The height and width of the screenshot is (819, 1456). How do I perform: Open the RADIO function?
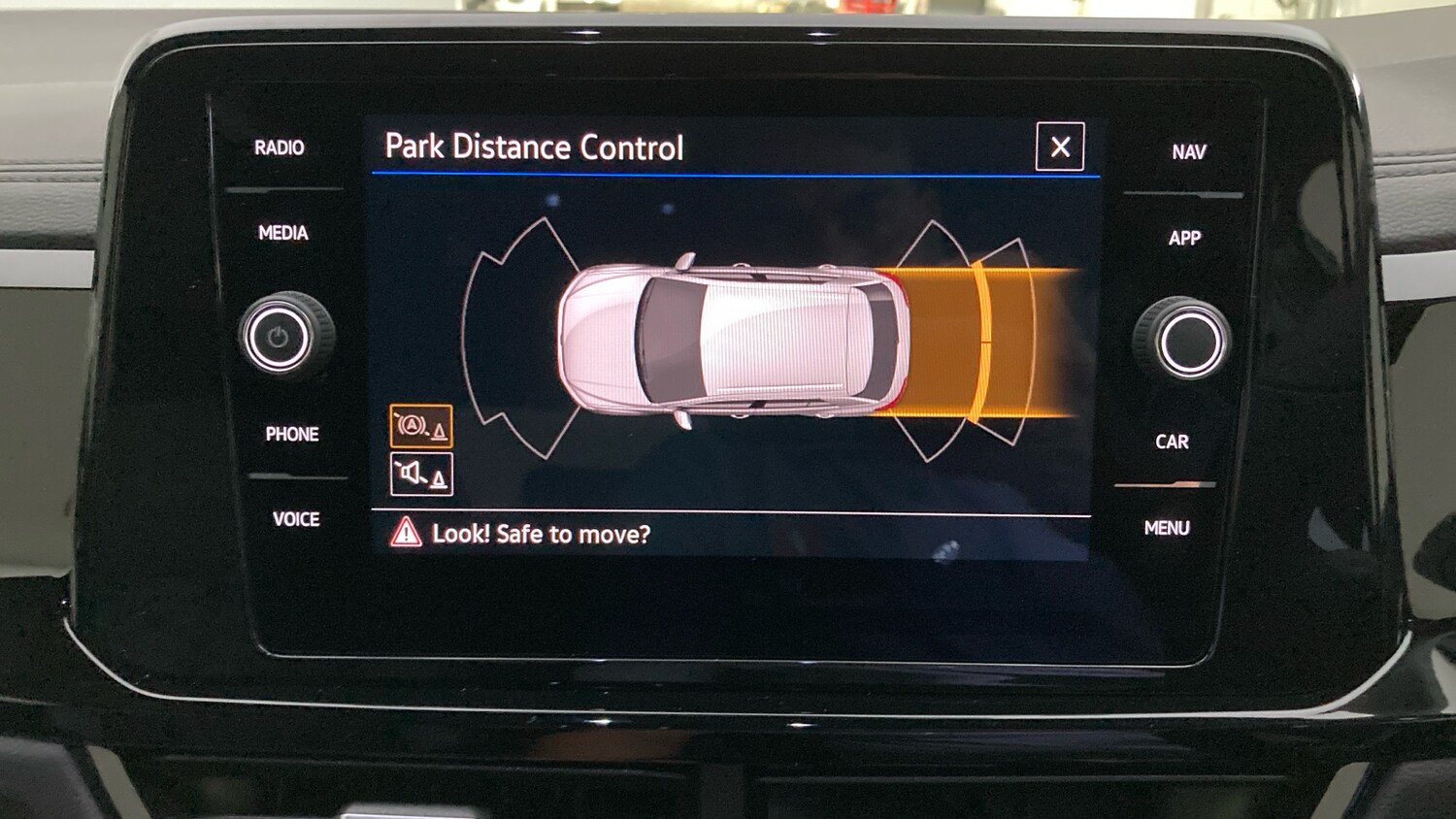point(280,147)
